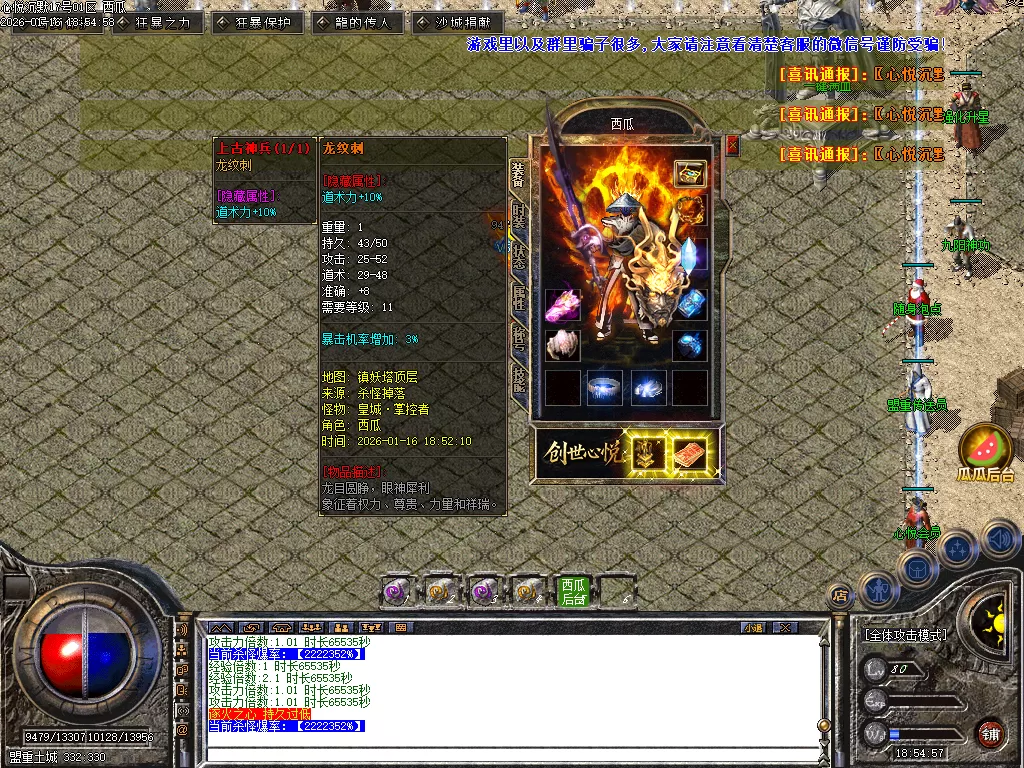1024x768 pixels.
Task: Click the 小退 logout button on chat bar
Action: coord(753,628)
